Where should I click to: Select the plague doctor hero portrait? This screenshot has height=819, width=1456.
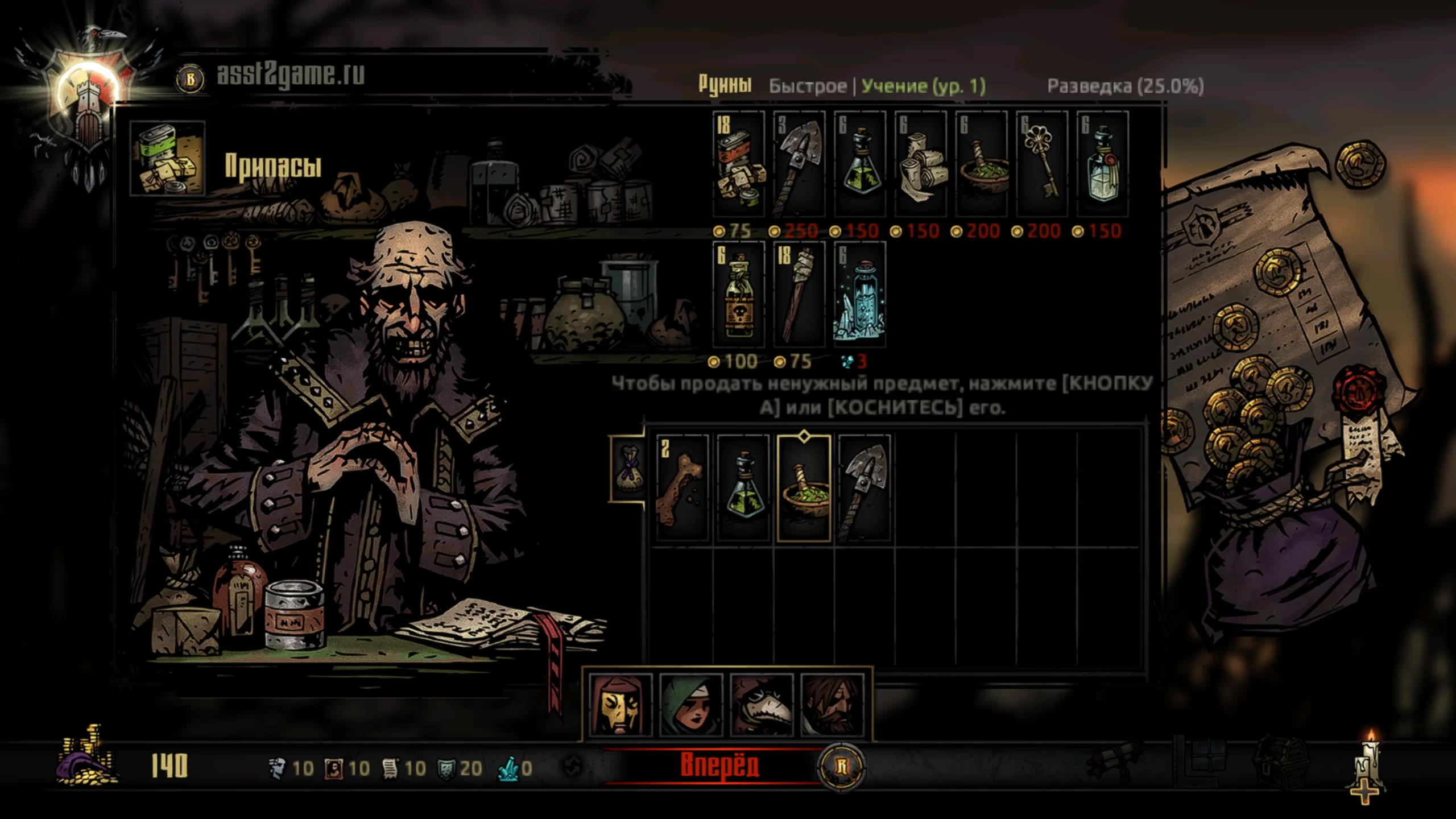tap(762, 705)
